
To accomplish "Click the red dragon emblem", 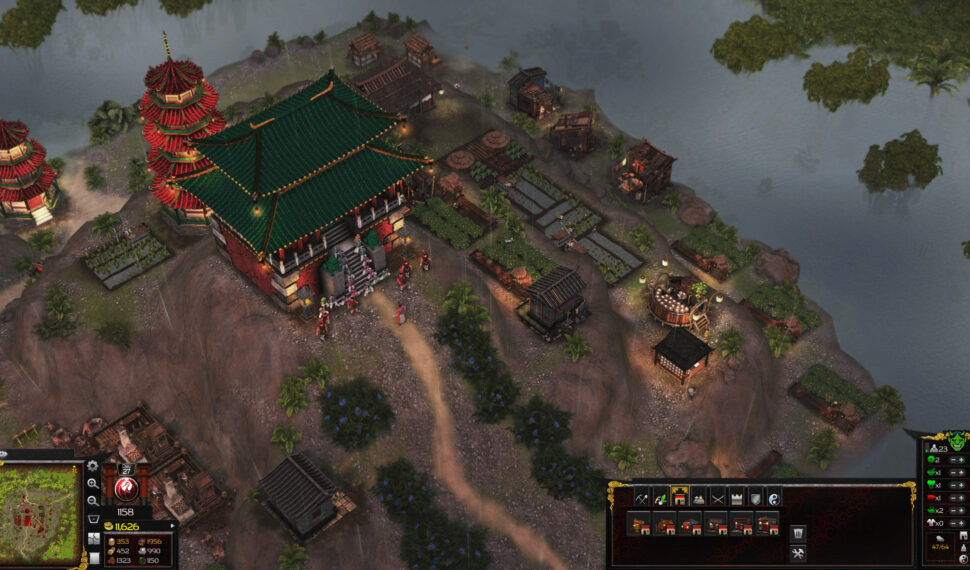I will coord(127,488).
